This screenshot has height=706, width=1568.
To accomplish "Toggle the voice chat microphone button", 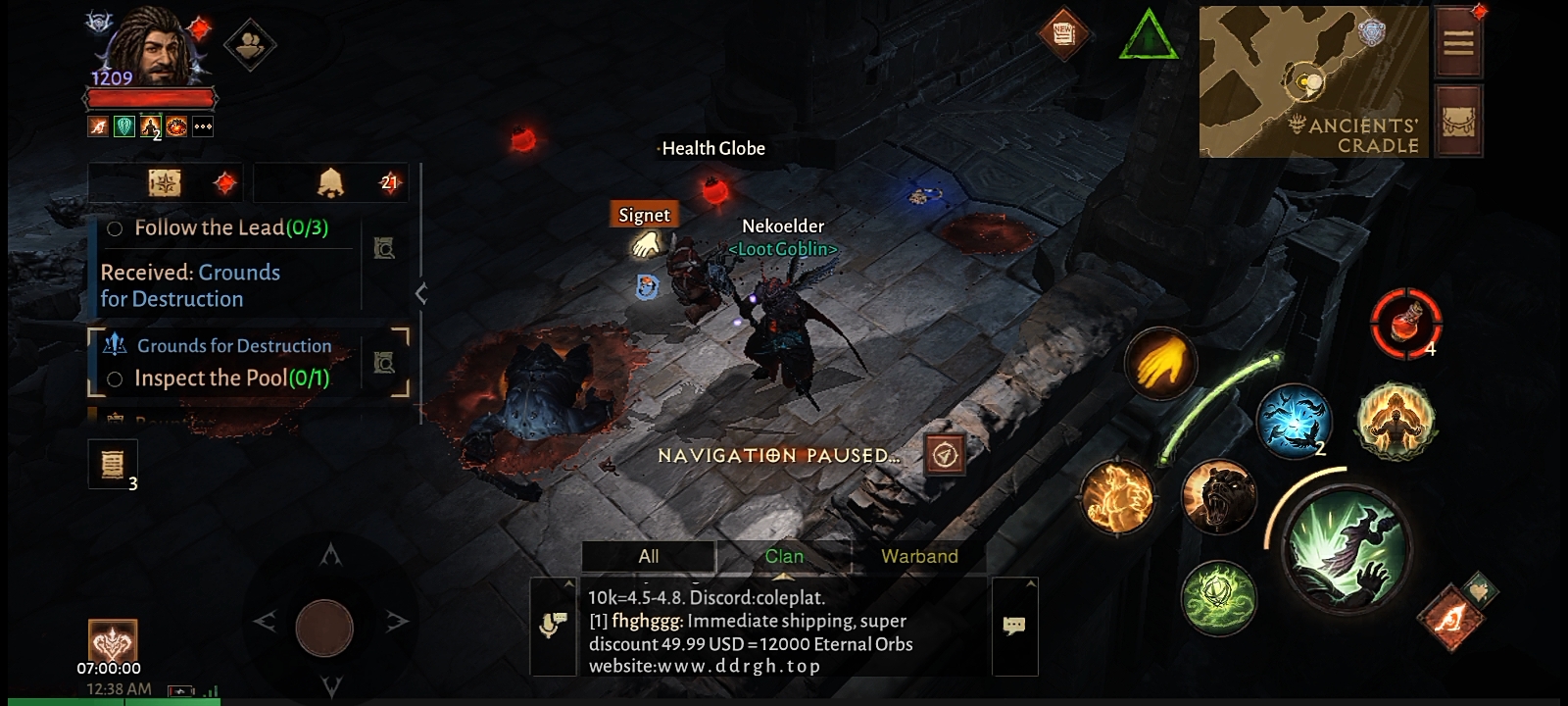I will [x=554, y=626].
